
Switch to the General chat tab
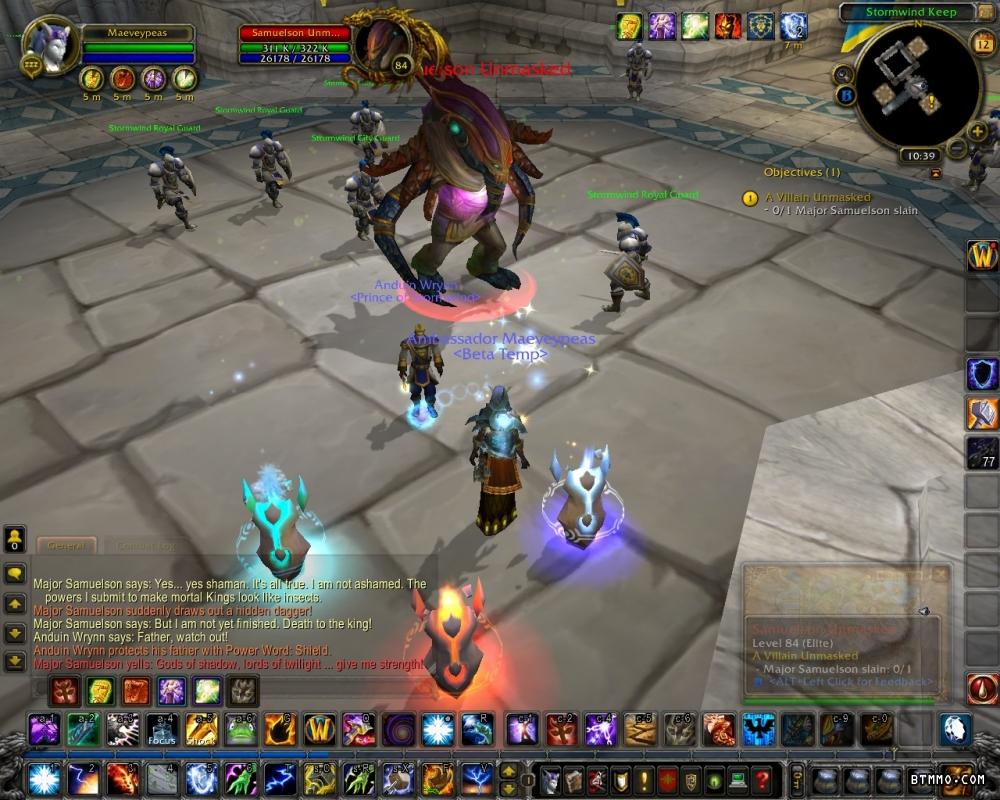point(67,546)
